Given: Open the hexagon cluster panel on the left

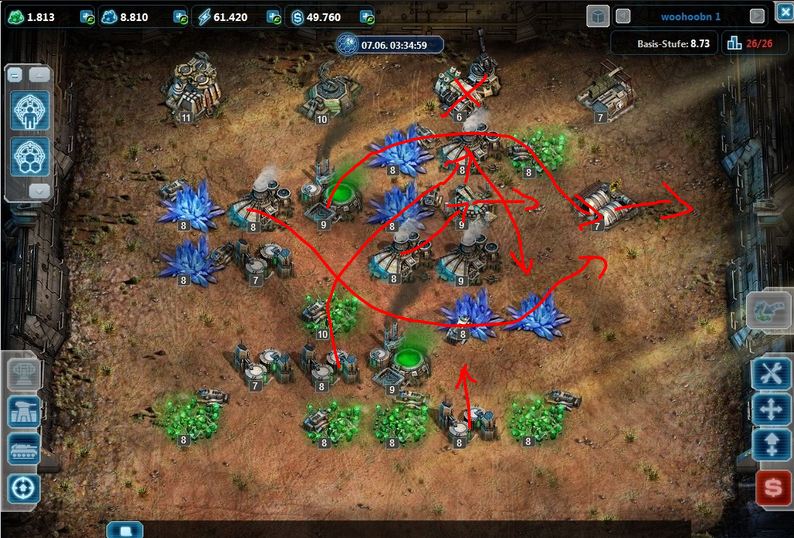Looking at the screenshot, I should (29, 156).
